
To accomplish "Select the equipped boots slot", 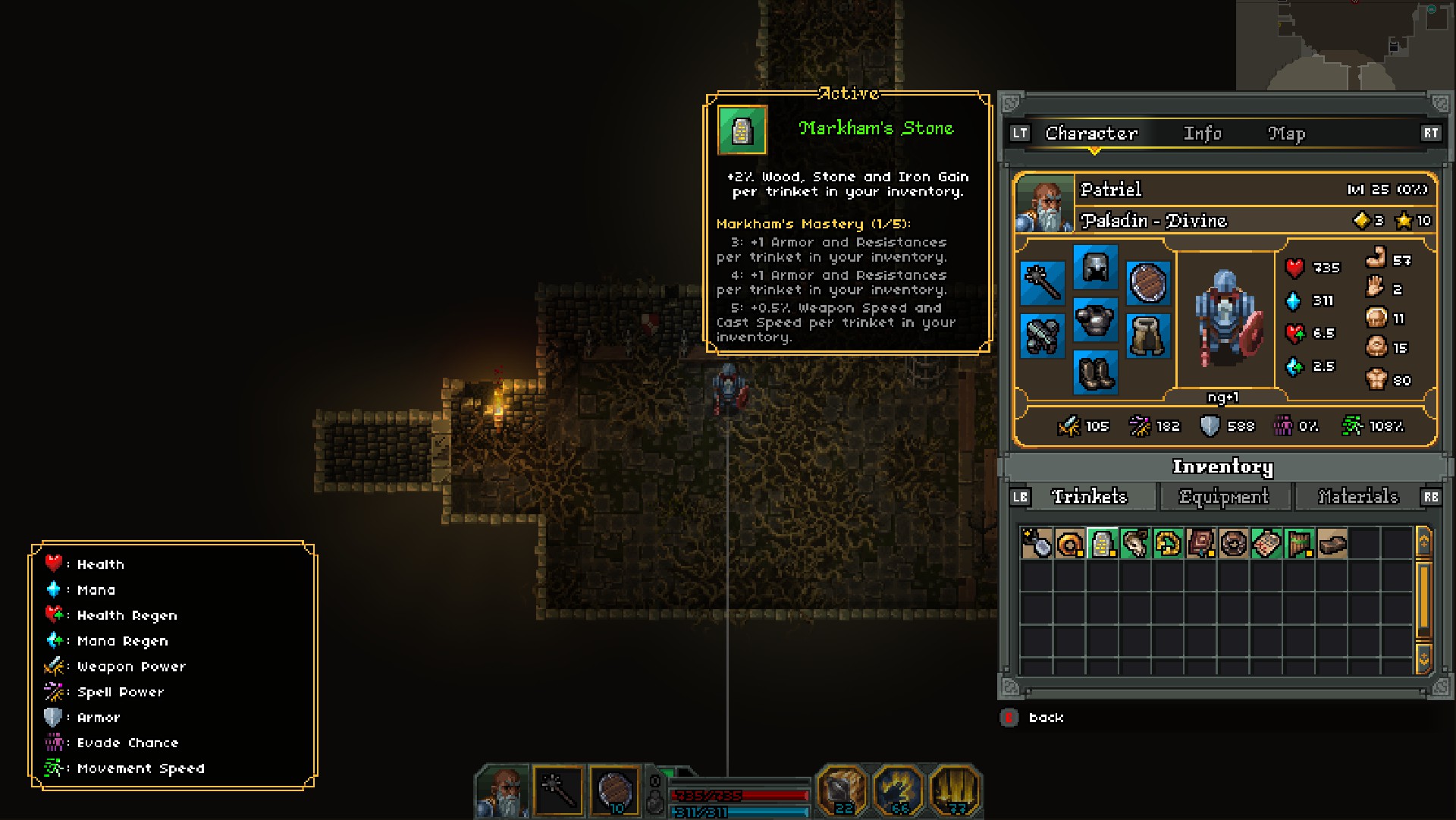I will tap(1095, 372).
